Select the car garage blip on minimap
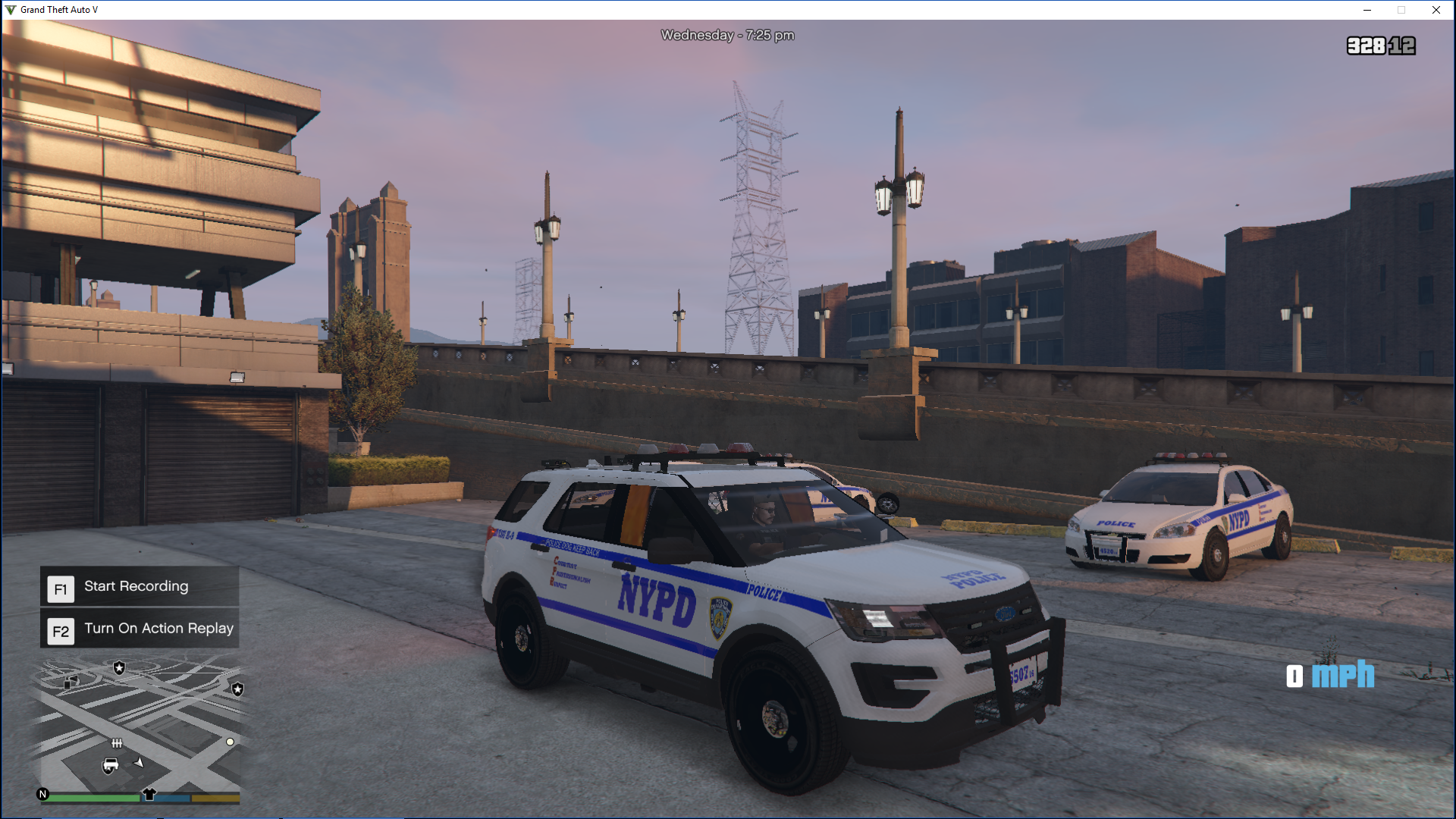This screenshot has width=1456, height=819. 111,765
